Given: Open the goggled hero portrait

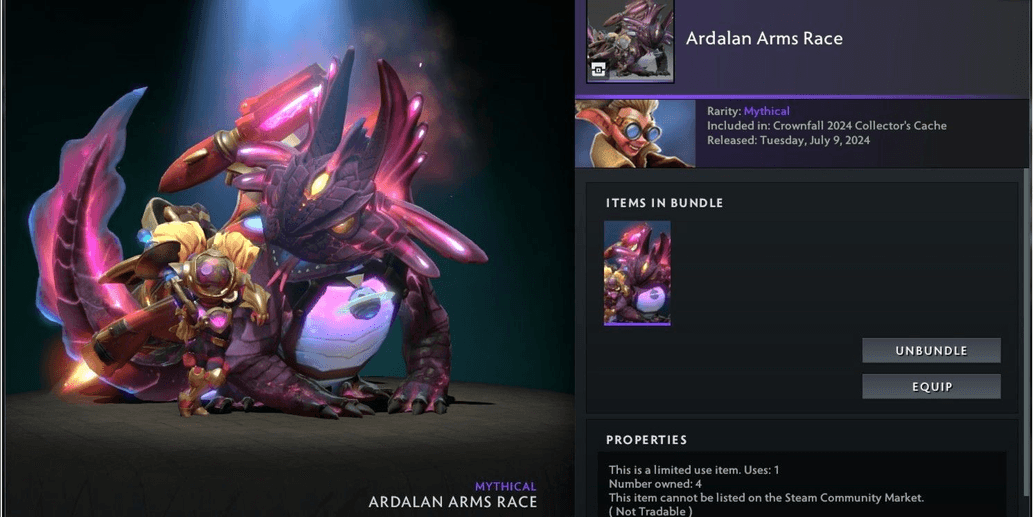Looking at the screenshot, I should pos(635,133).
